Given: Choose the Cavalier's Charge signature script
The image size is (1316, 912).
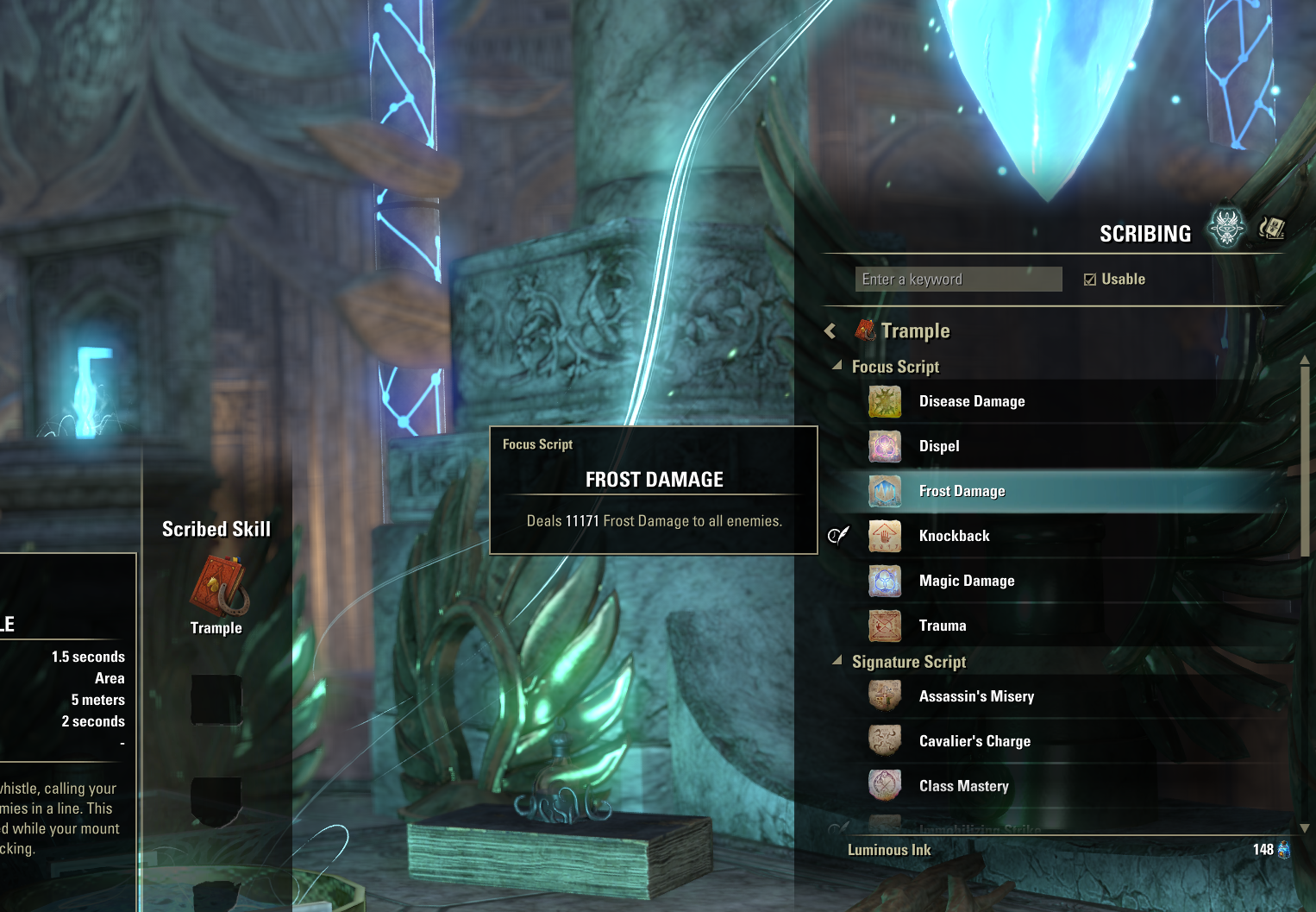Looking at the screenshot, I should click(x=974, y=742).
